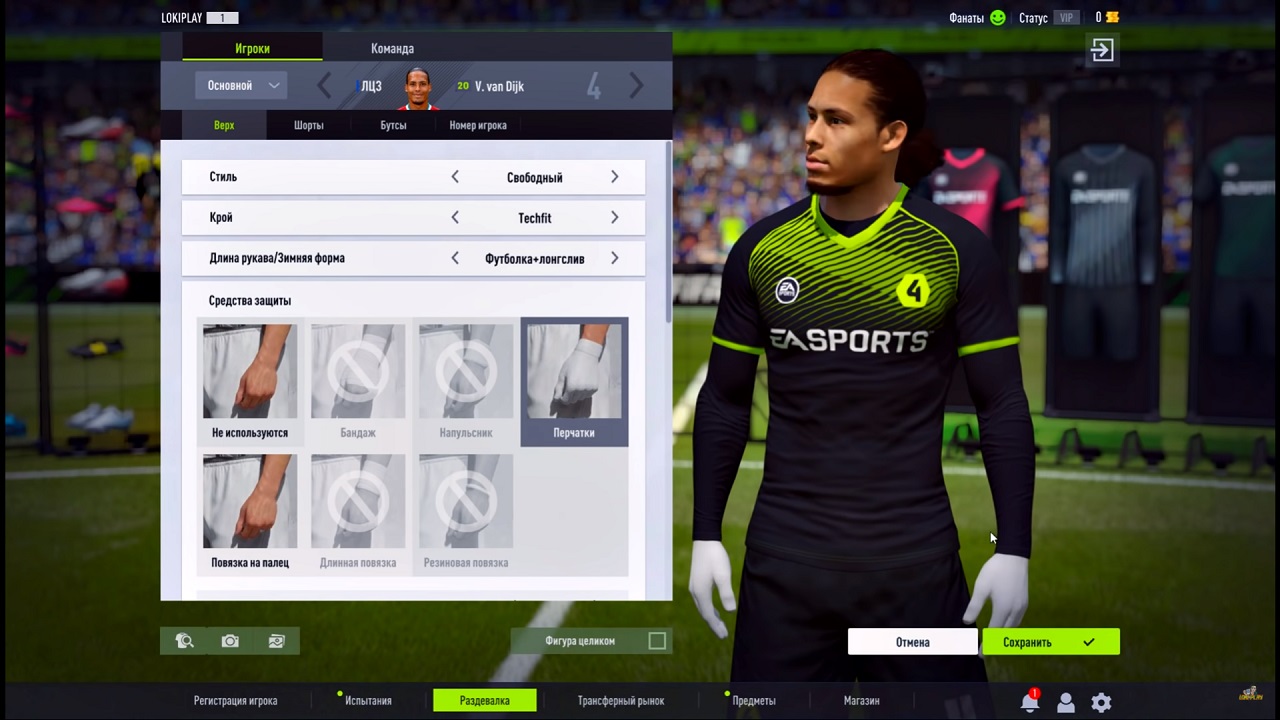Click the Сохранить button

[1027, 641]
